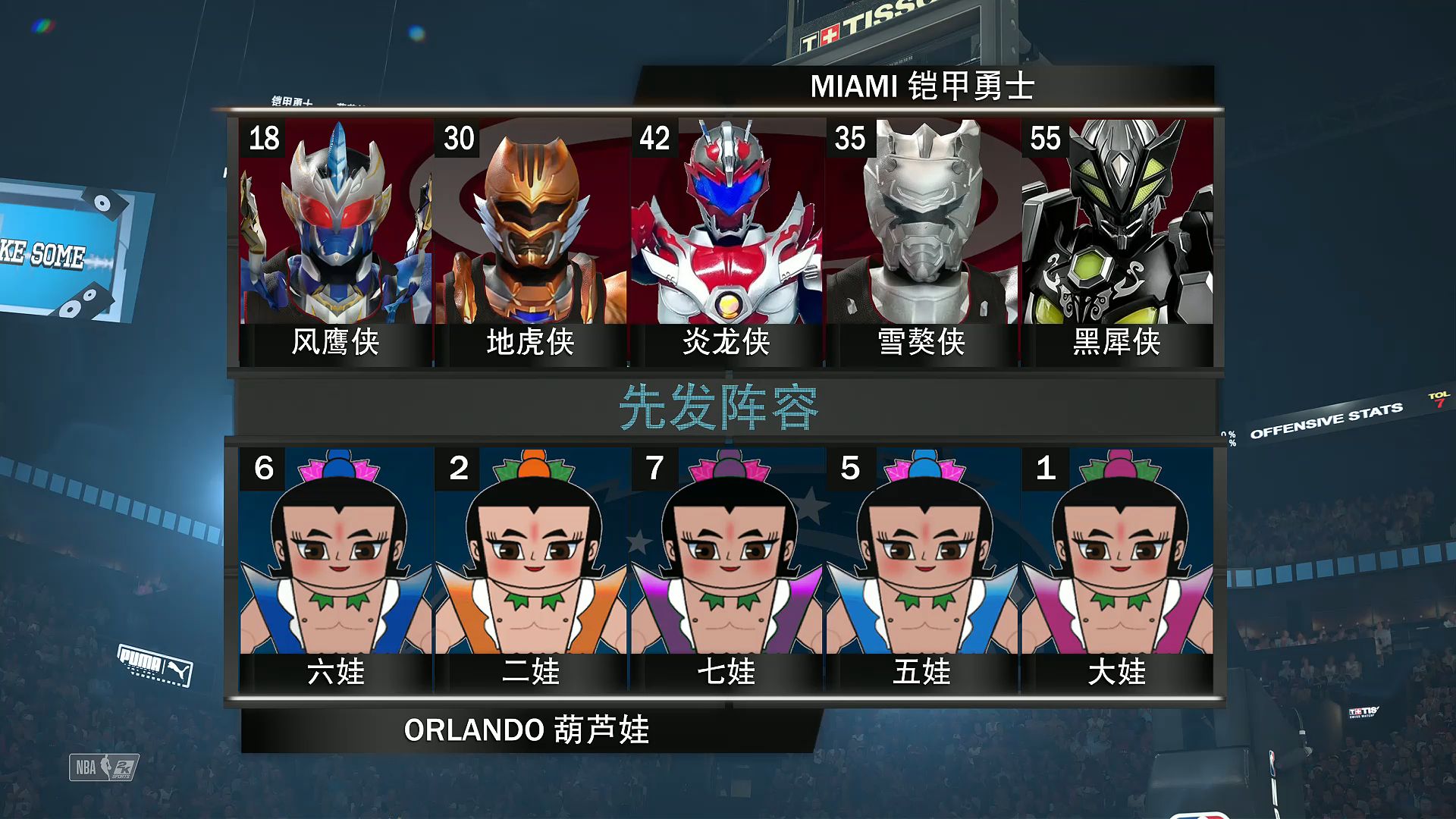Select the 黑犀侠 number 55 player card
This screenshot has width=1456, height=819.
coord(1117,241)
